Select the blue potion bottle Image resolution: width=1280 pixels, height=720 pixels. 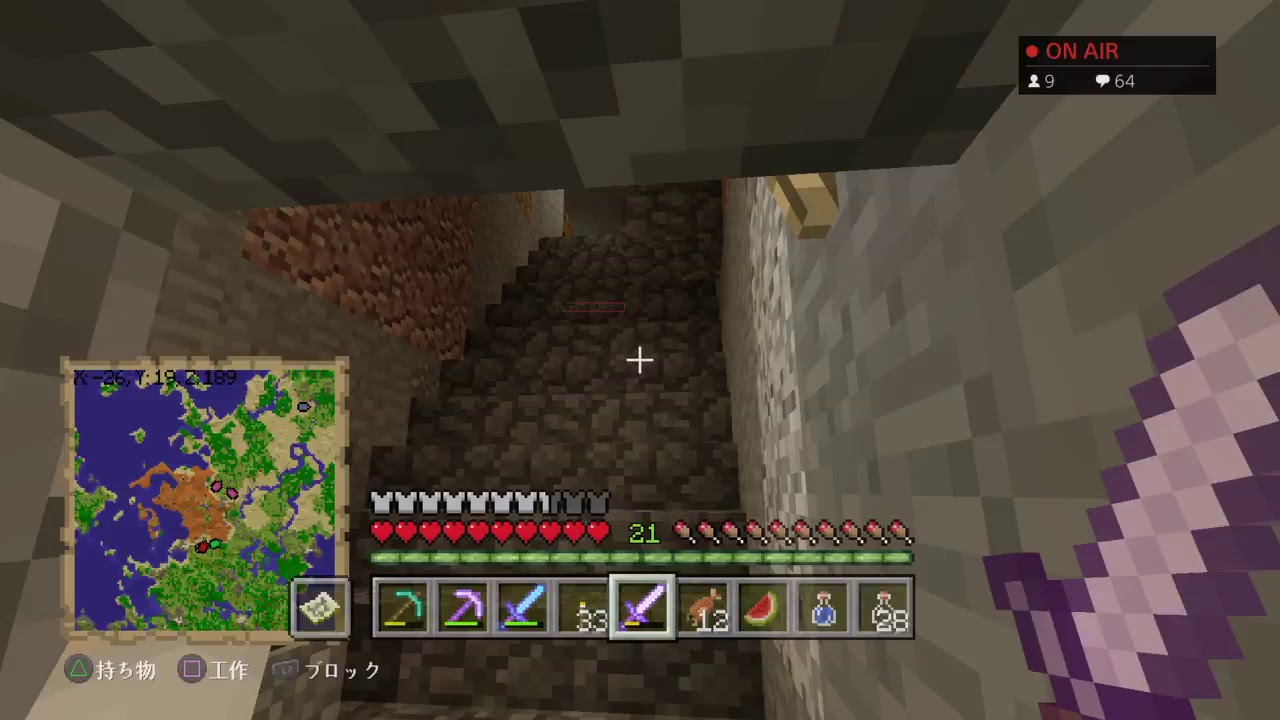click(823, 607)
